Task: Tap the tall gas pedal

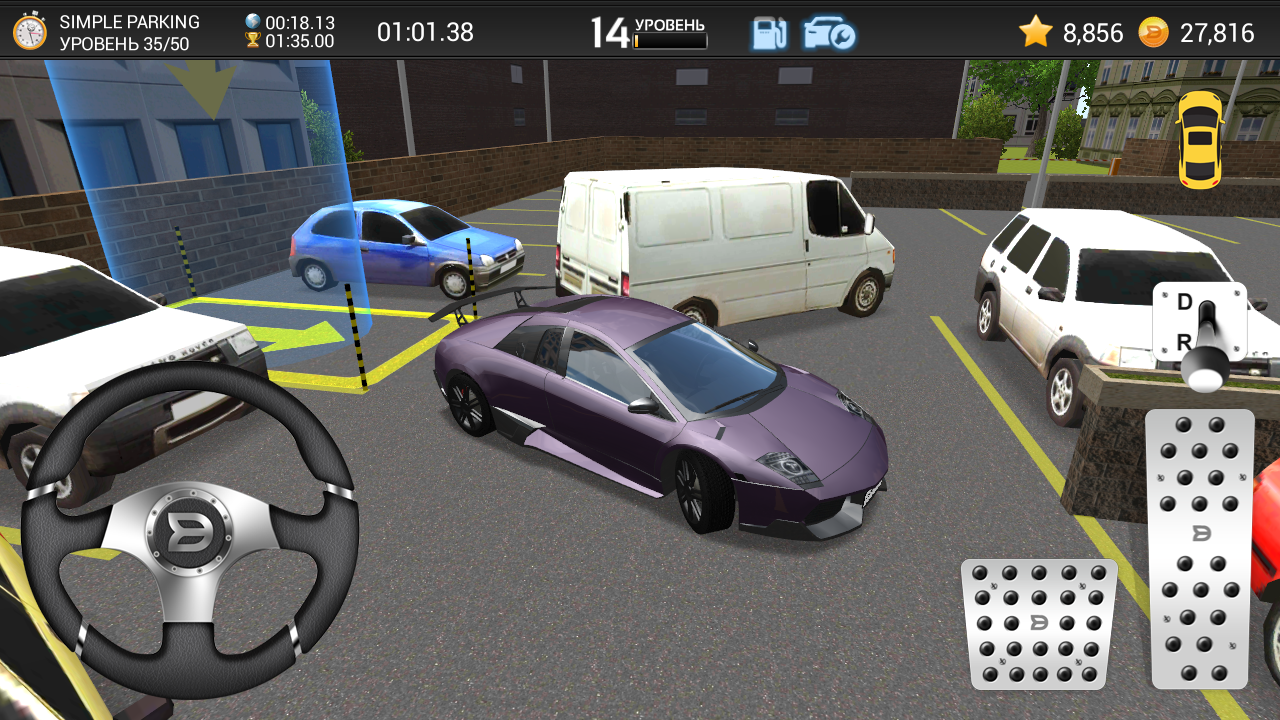Action: pos(1199,548)
